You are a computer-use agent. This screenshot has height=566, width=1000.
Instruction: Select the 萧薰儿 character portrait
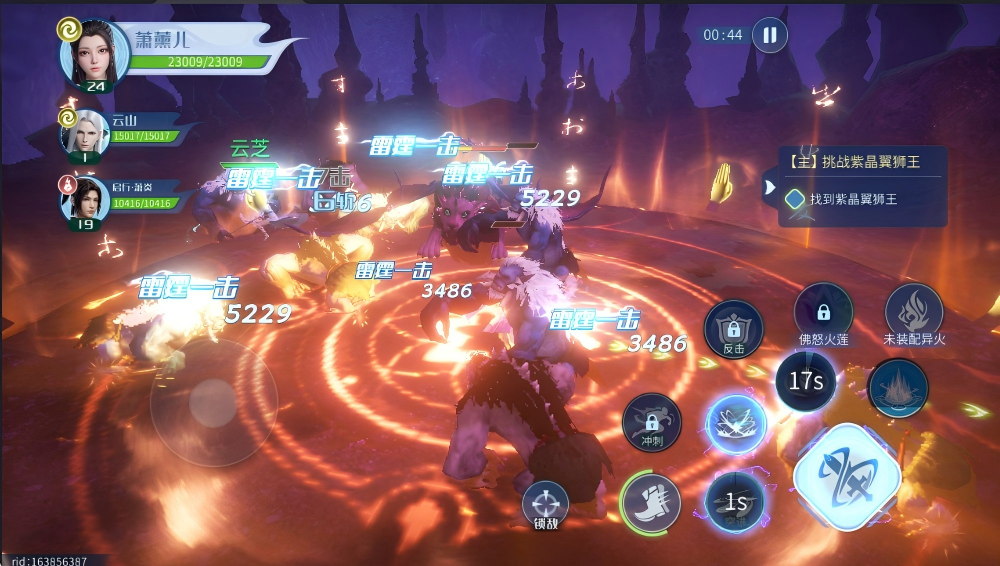[95, 53]
